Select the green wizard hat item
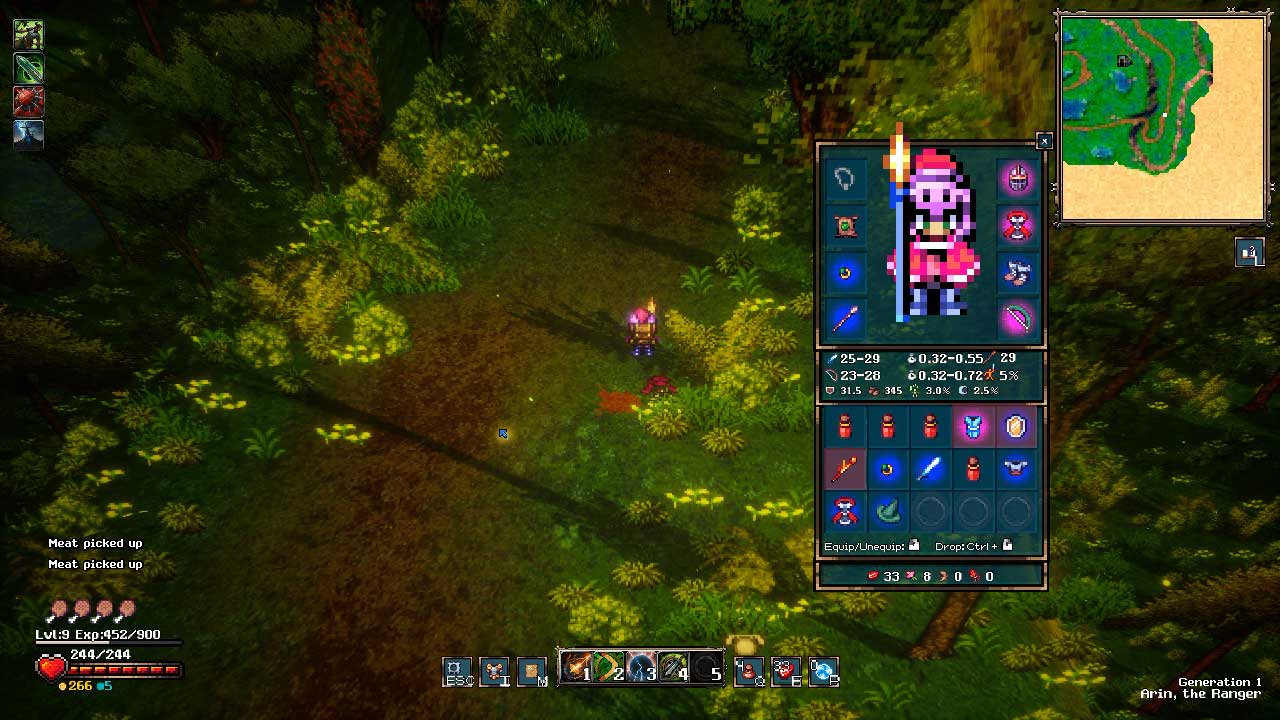Screen dimensions: 1280x720 [888, 512]
